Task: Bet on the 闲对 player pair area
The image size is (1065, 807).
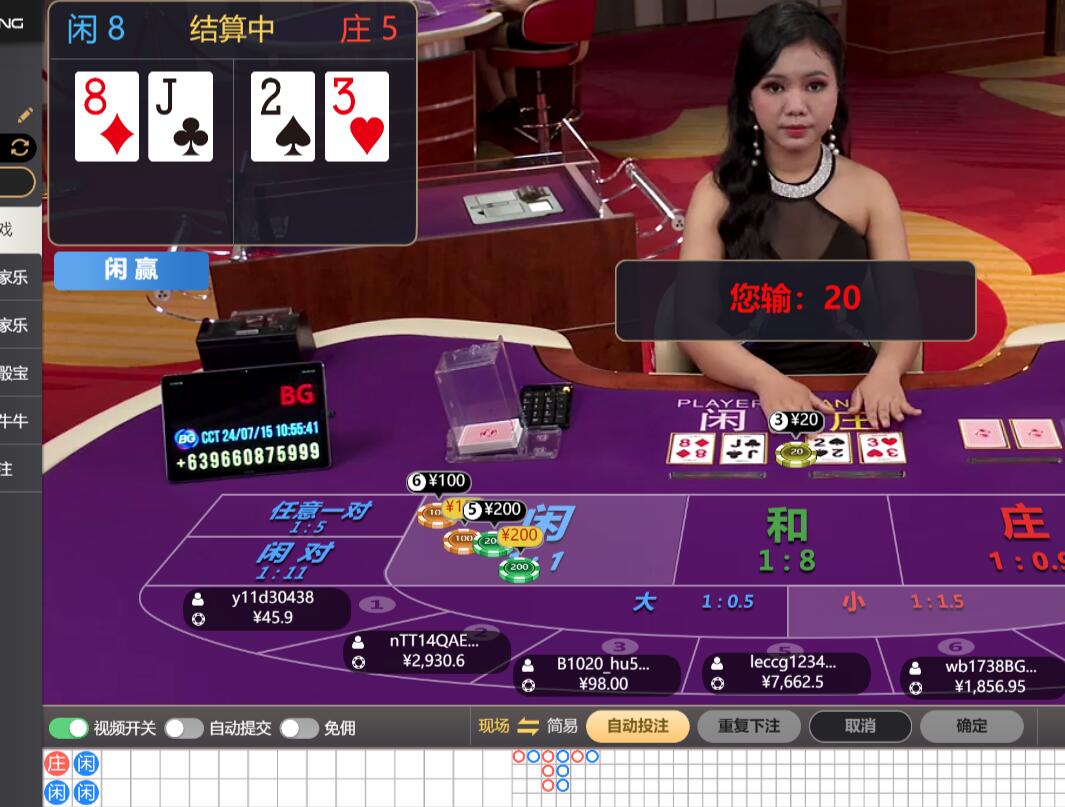Action: 295,560
